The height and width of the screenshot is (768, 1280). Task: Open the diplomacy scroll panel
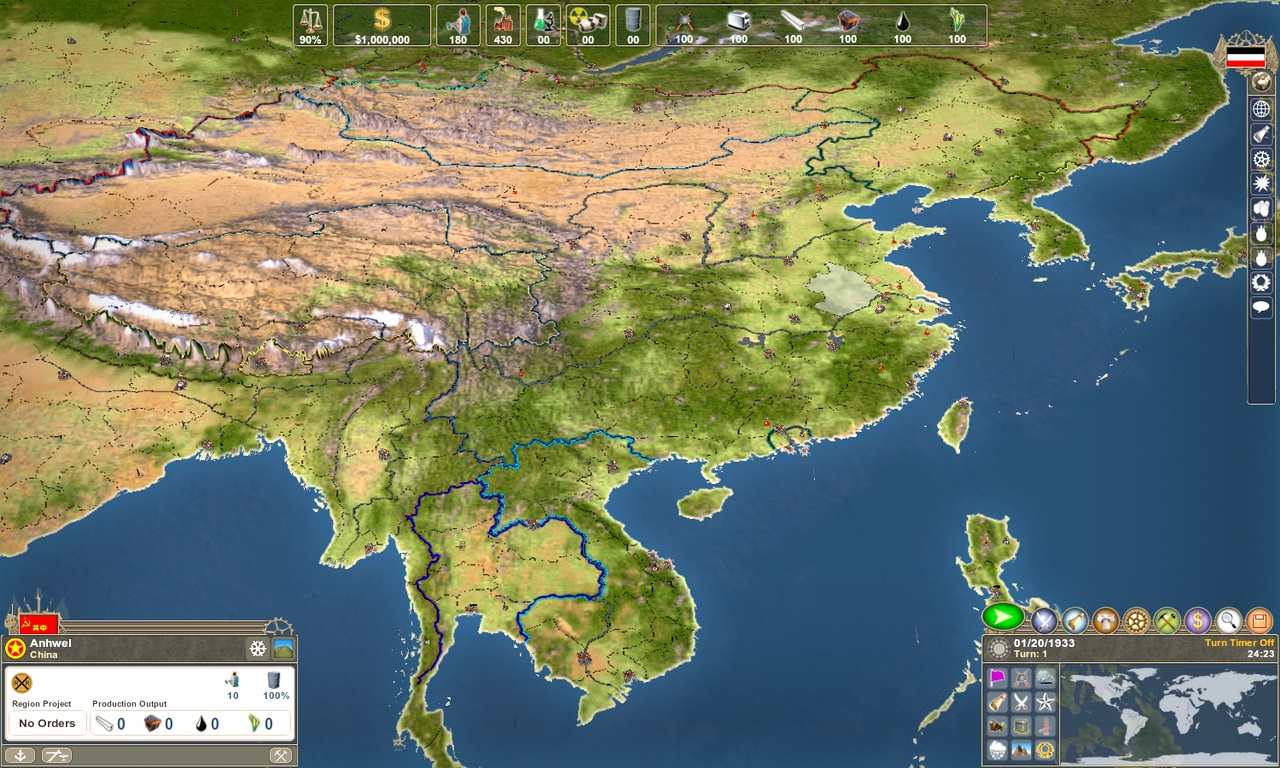click(x=1074, y=620)
